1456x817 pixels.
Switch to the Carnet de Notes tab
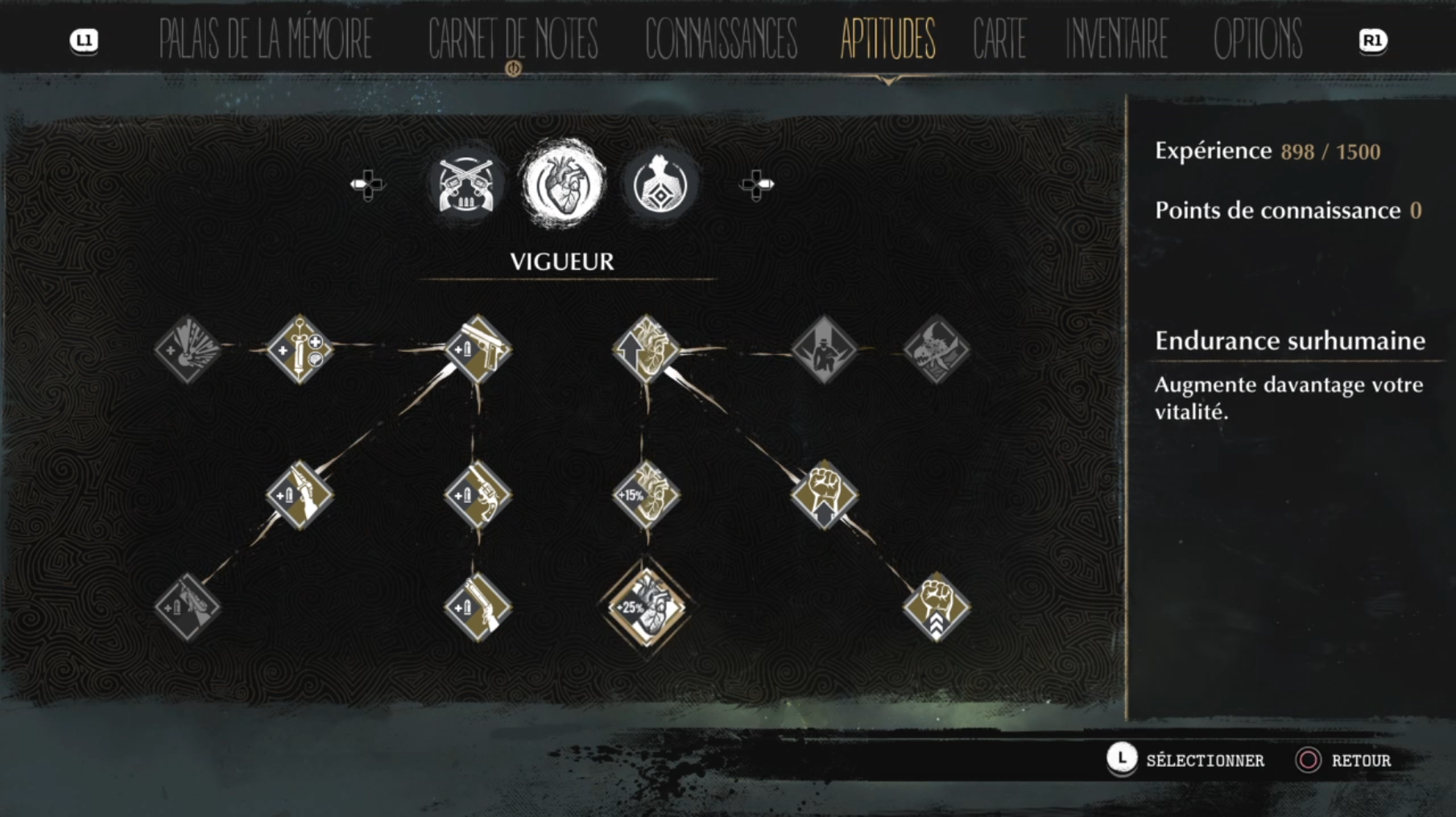coord(513,39)
